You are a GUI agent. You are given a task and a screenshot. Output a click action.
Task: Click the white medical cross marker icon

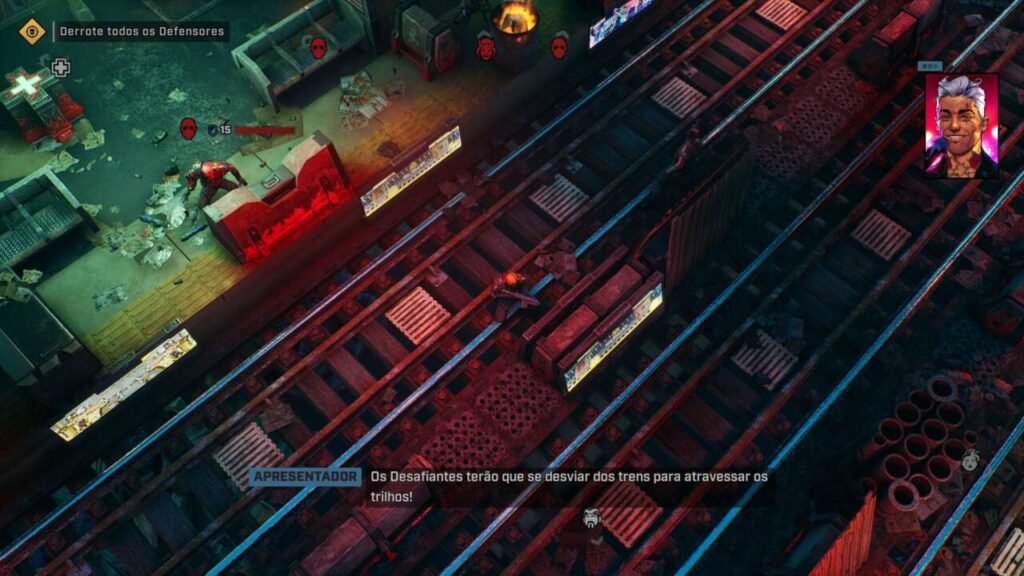pos(61,68)
